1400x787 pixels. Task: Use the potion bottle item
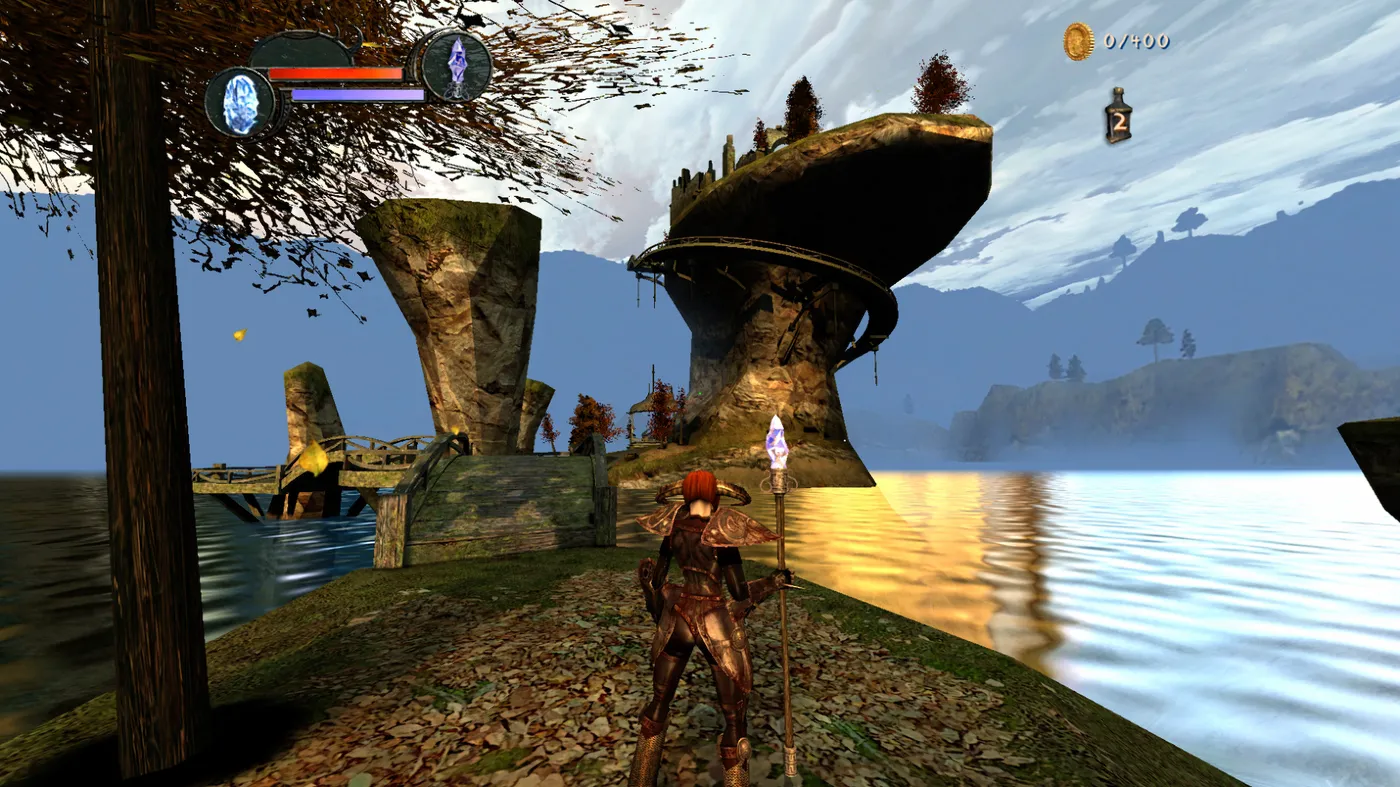coord(1118,115)
